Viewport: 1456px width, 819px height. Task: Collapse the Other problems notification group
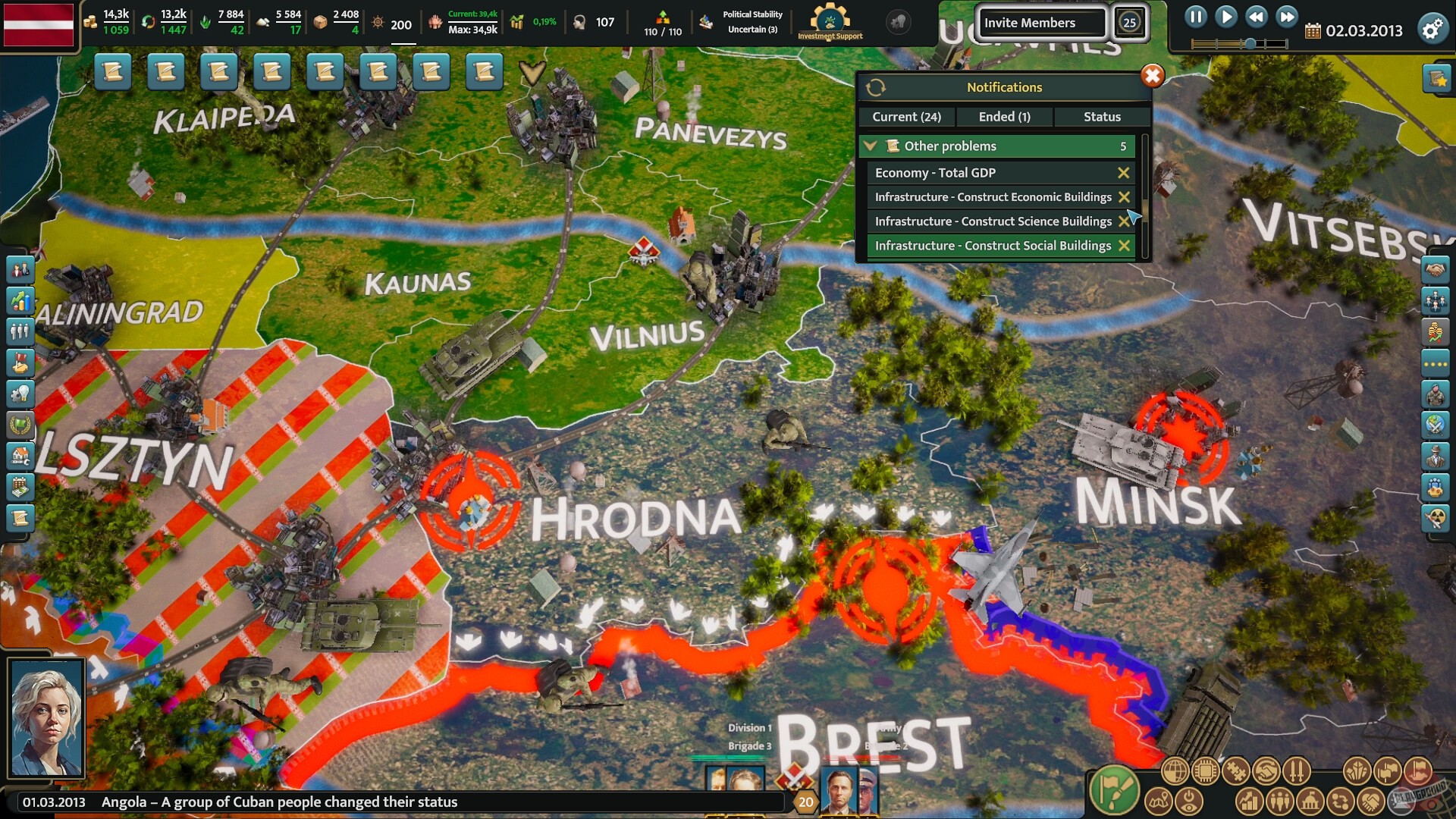pyautogui.click(x=871, y=146)
